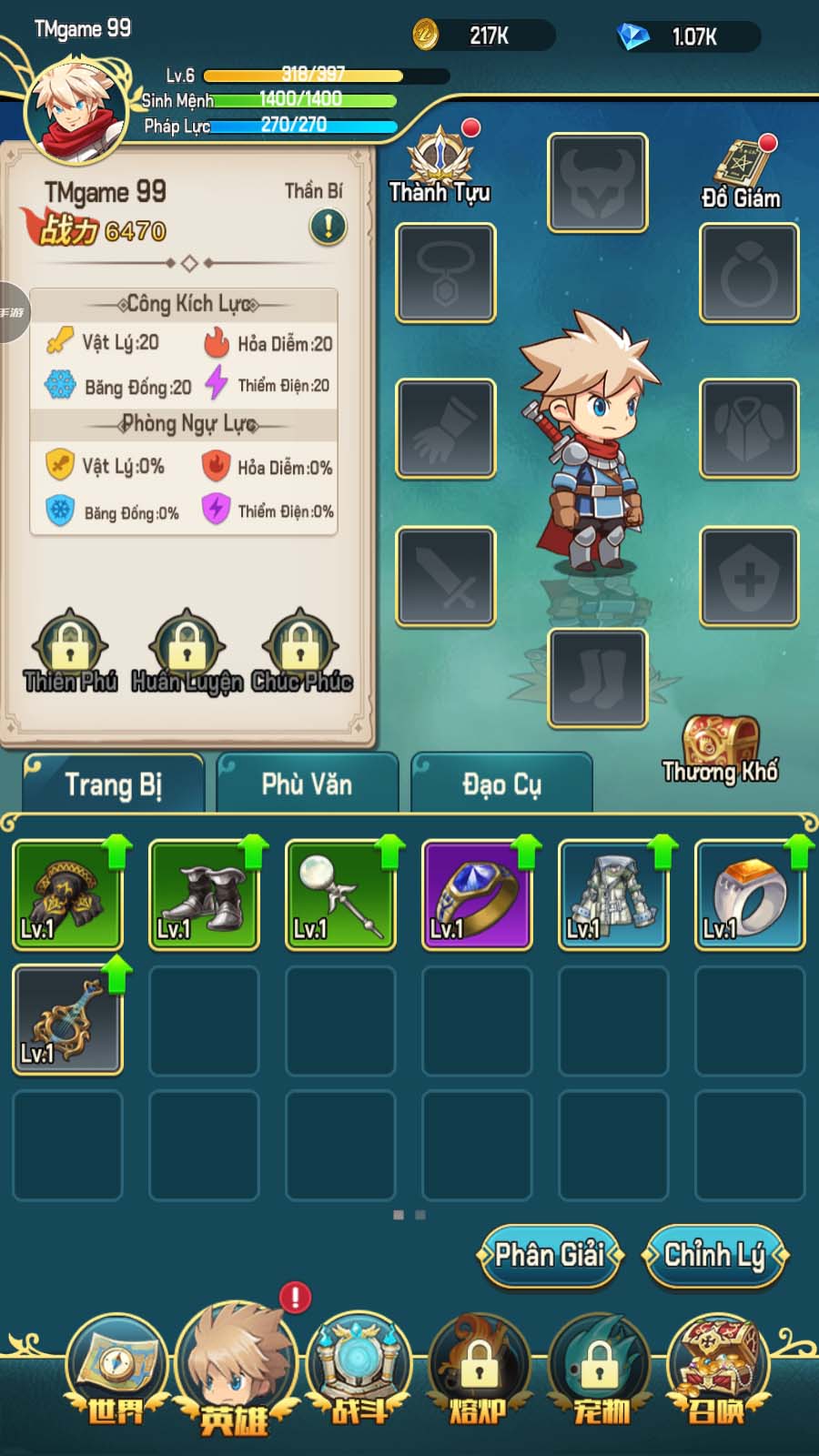Select the pearl staff item
819x1456 pixels.
pyautogui.click(x=340, y=895)
